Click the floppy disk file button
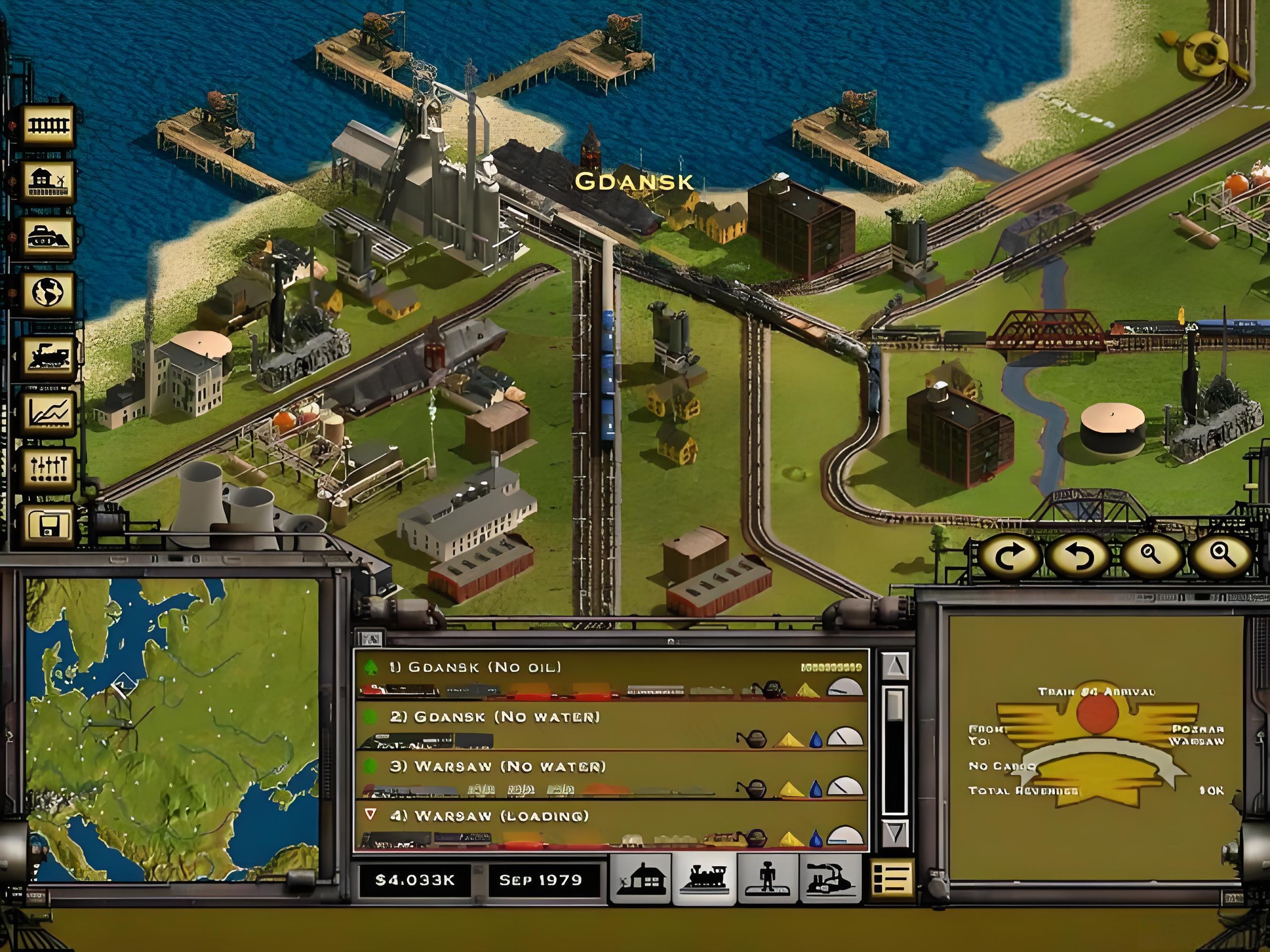This screenshot has height=952, width=1270. pyautogui.click(x=49, y=525)
